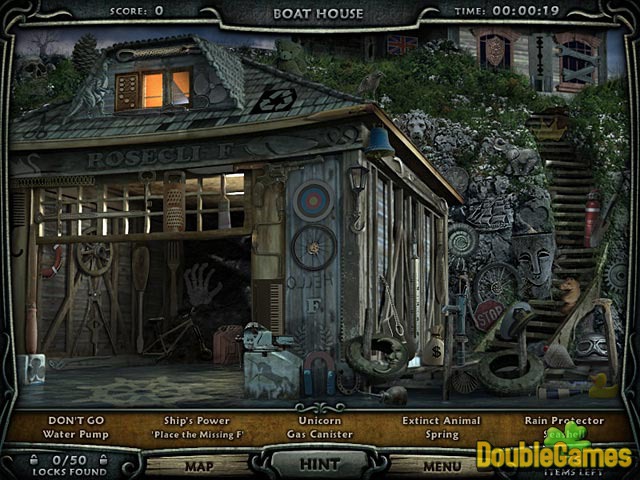Open the game Menu
The image size is (640, 480).
click(x=441, y=465)
